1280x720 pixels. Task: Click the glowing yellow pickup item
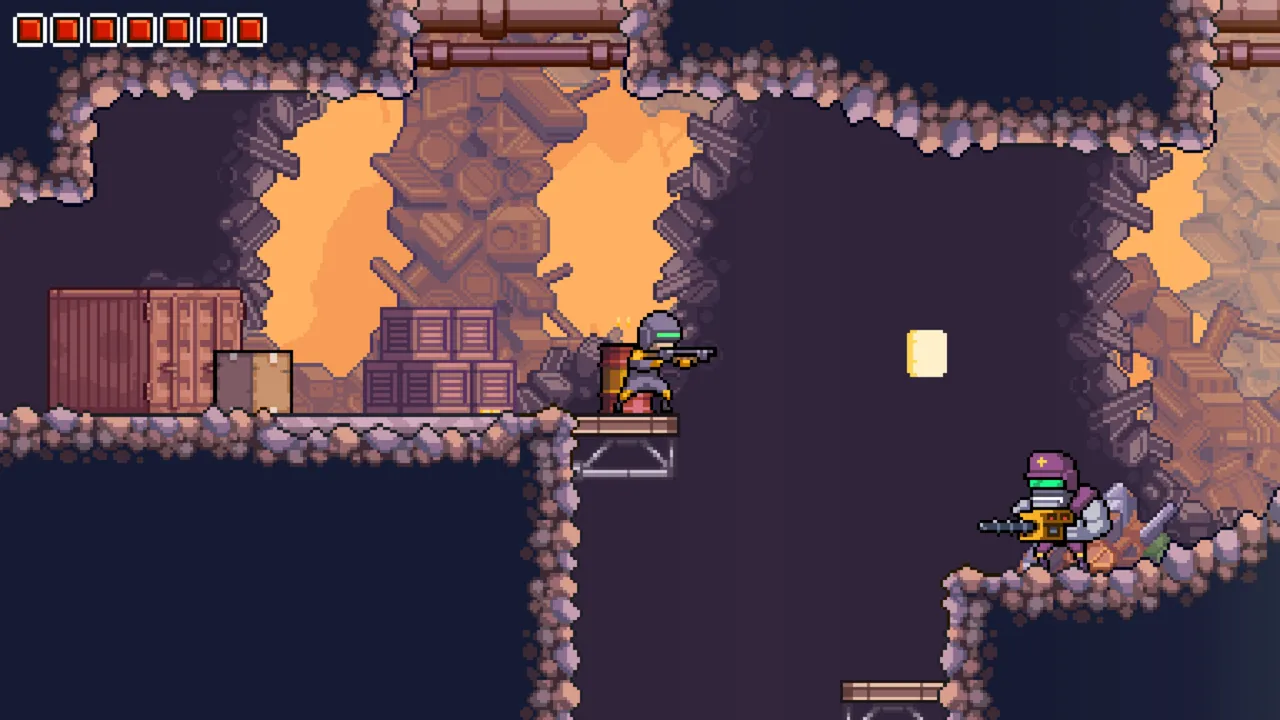click(925, 351)
